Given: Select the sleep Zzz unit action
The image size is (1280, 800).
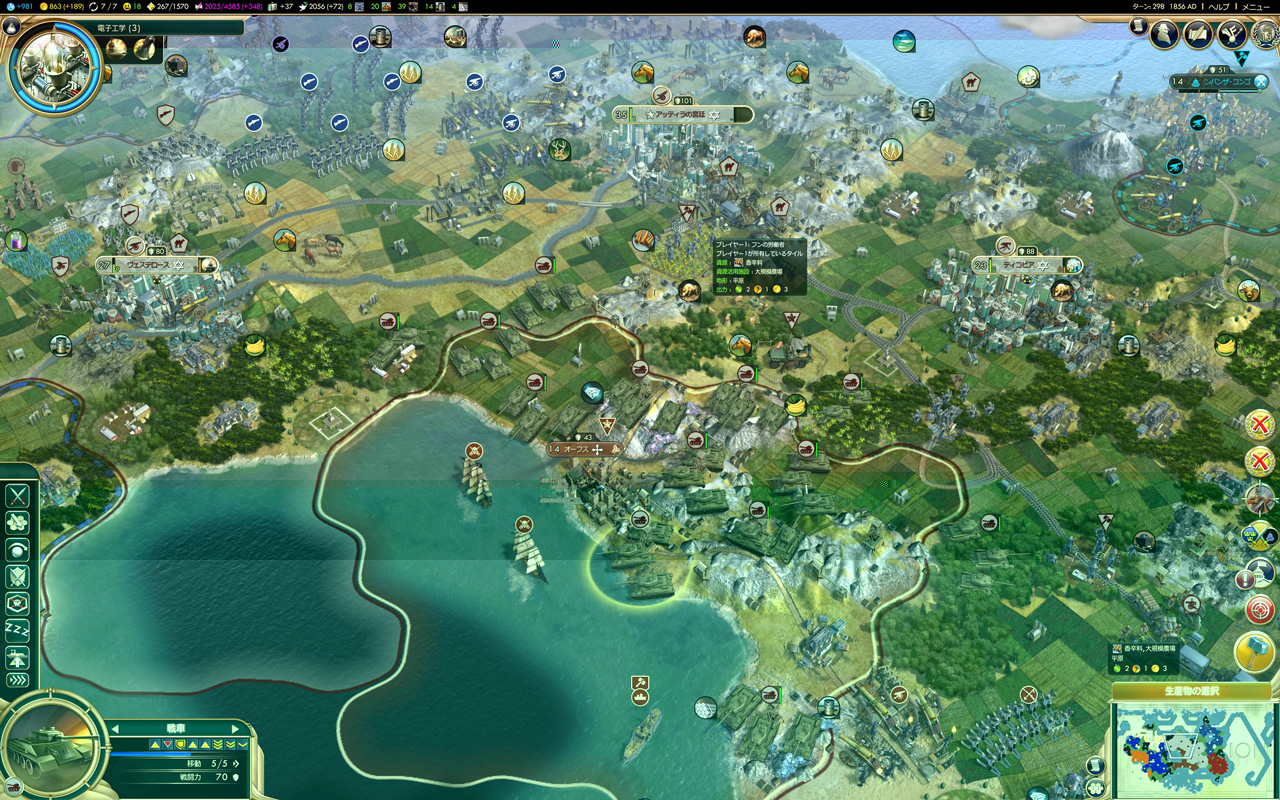Looking at the screenshot, I should [x=18, y=630].
